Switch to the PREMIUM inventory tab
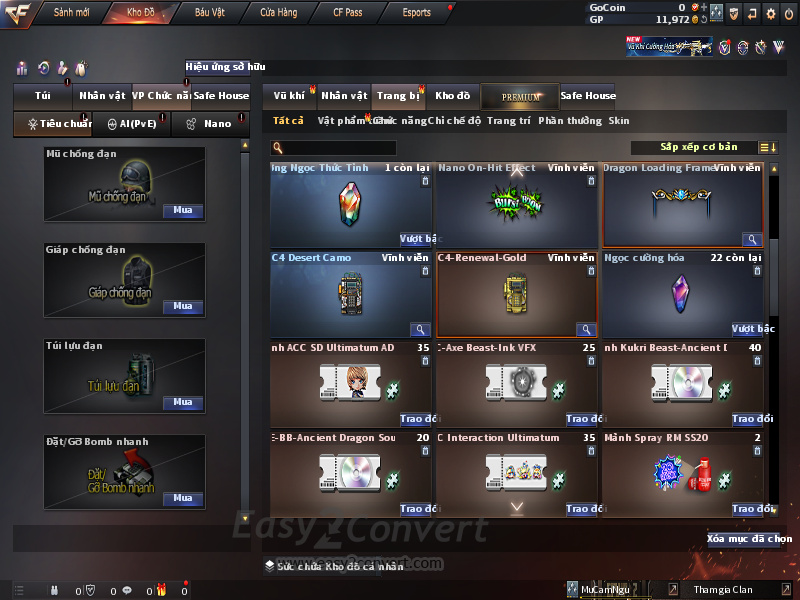The image size is (800, 600). tap(520, 96)
